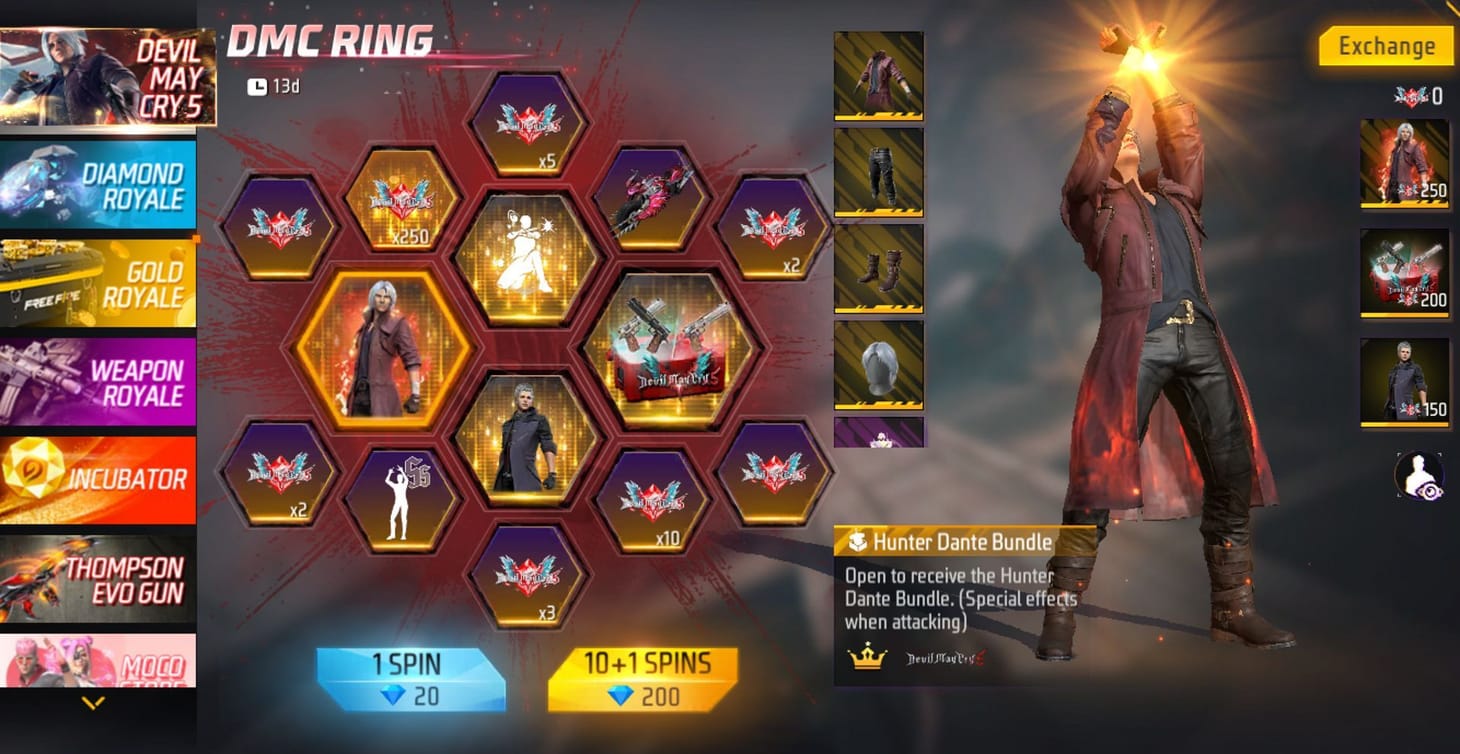Click the Devil May Cry crown emblem in bundle panel
Image resolution: width=1460 pixels, height=754 pixels.
(868, 657)
